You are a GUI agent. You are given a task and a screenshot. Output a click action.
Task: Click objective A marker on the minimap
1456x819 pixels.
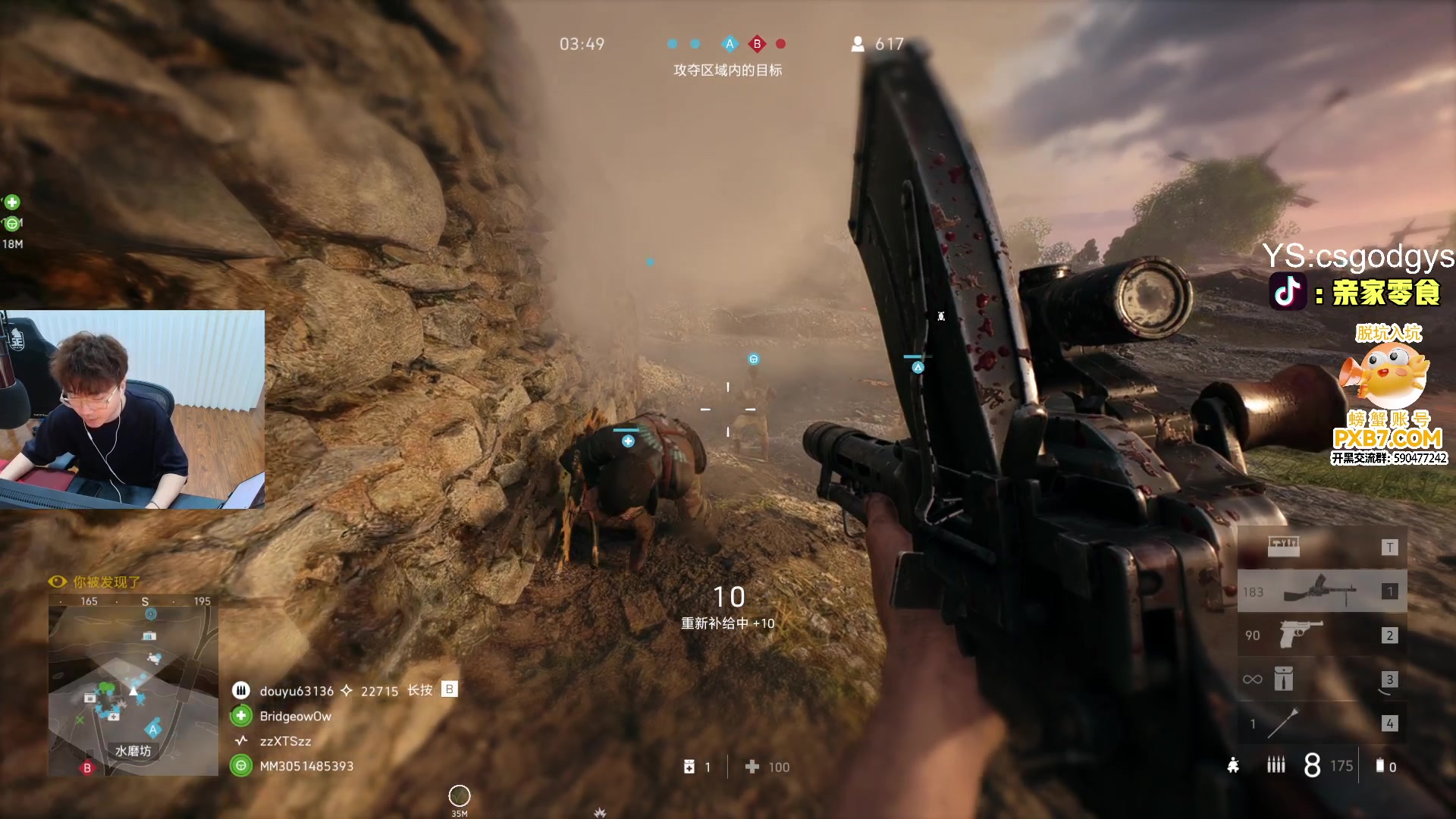153,730
